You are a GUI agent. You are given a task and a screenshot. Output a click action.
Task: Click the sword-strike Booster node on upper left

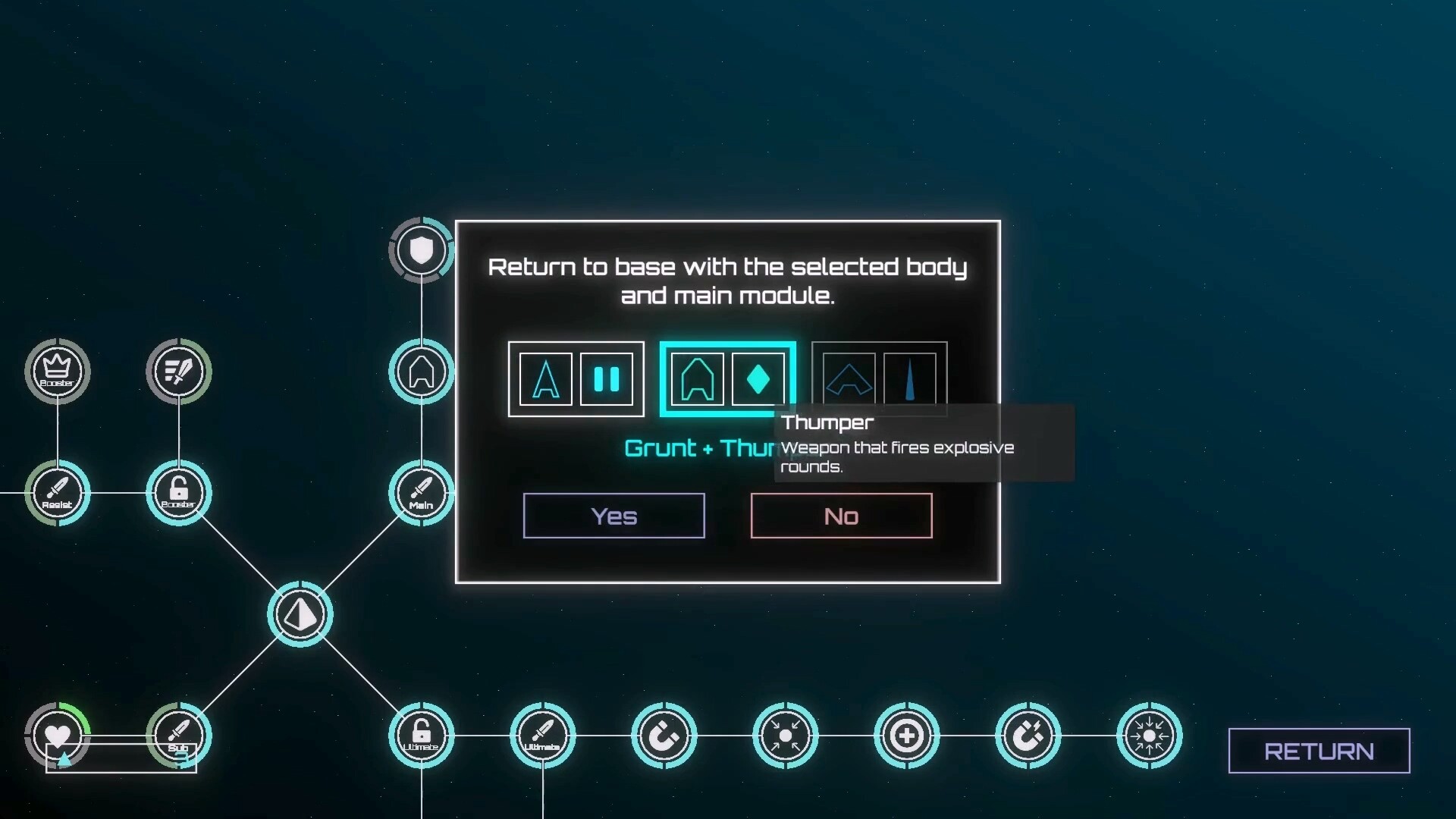point(178,370)
